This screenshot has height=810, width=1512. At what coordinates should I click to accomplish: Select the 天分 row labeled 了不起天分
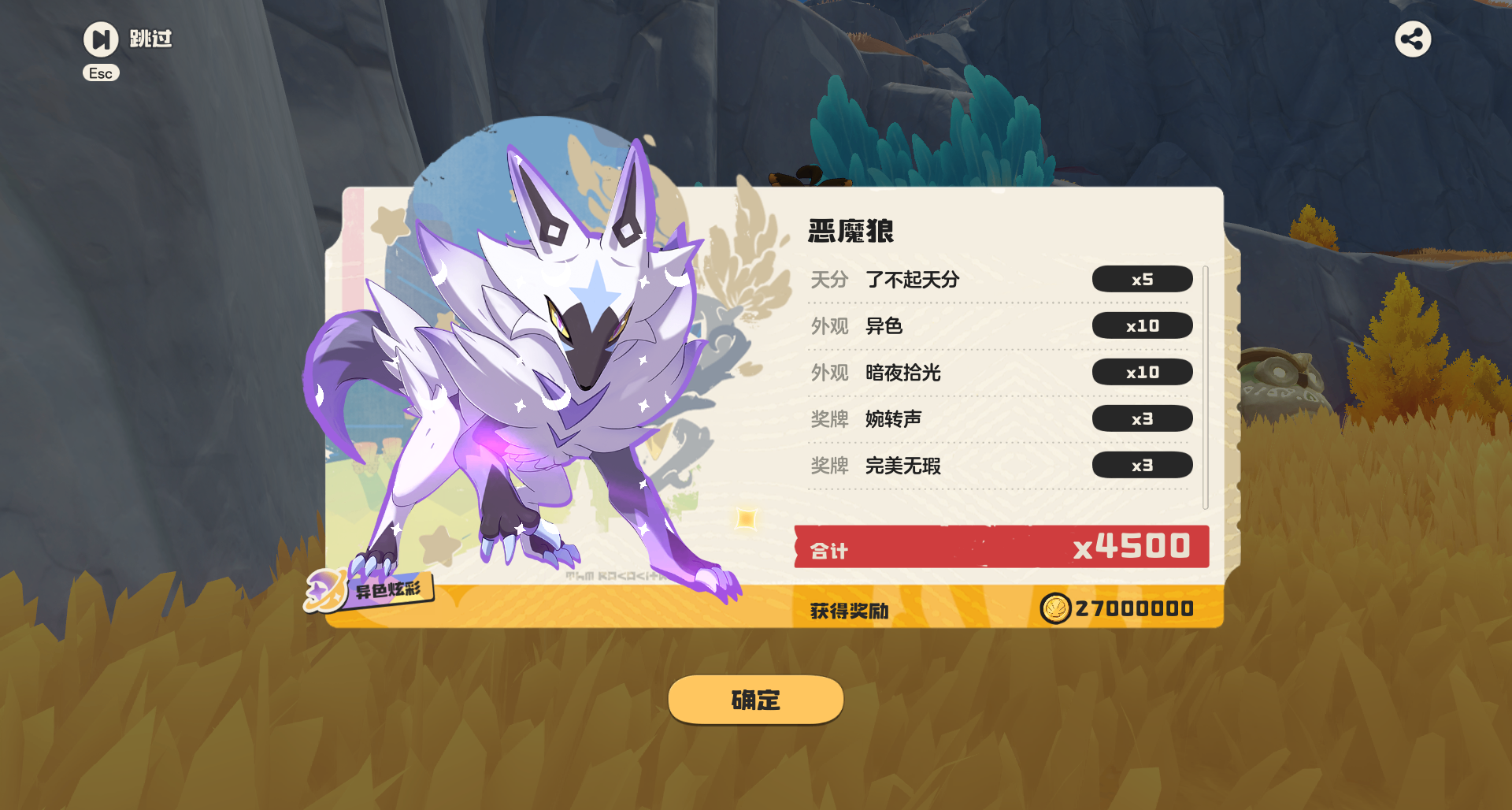[x=913, y=279]
